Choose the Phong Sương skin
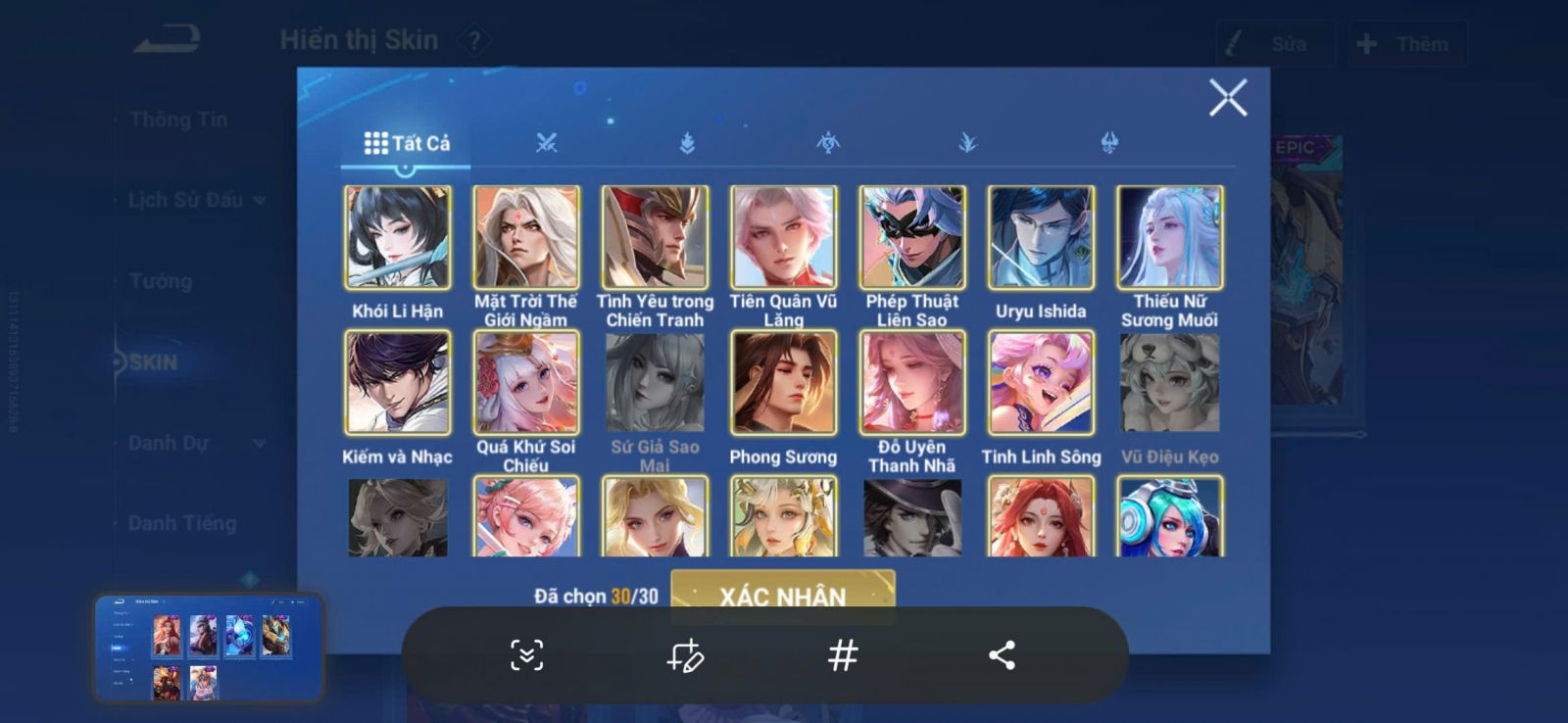Image resolution: width=1568 pixels, height=723 pixels. pos(783,382)
